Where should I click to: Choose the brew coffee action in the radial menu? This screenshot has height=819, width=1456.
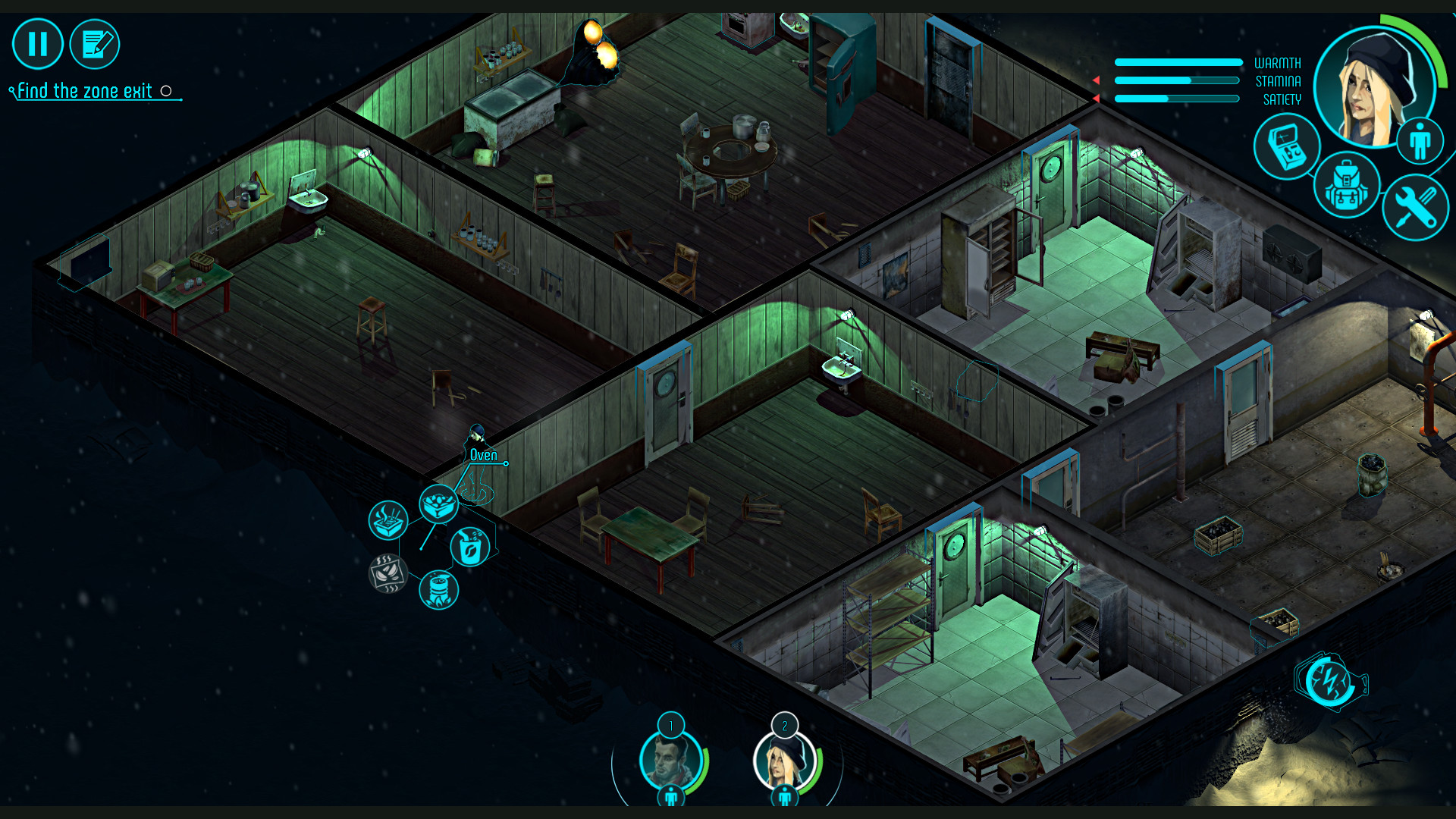469,545
